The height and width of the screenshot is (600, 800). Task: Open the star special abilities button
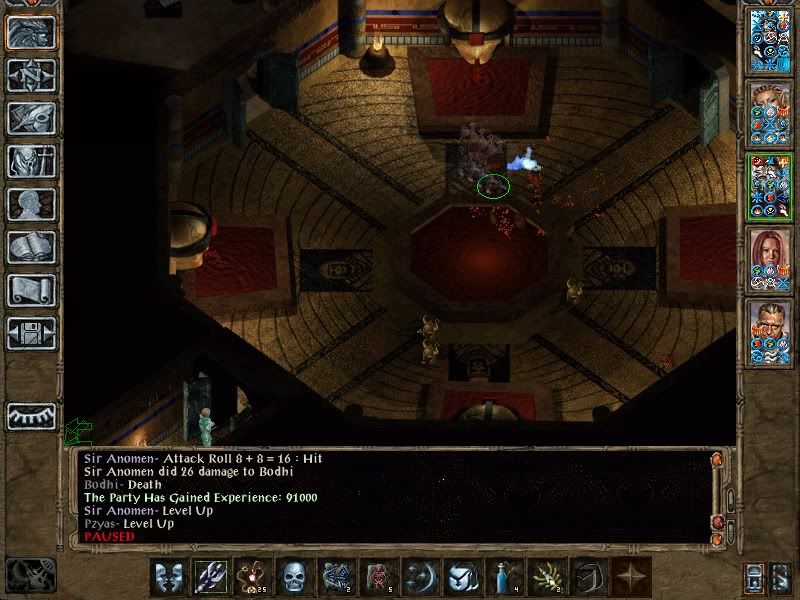[x=630, y=577]
